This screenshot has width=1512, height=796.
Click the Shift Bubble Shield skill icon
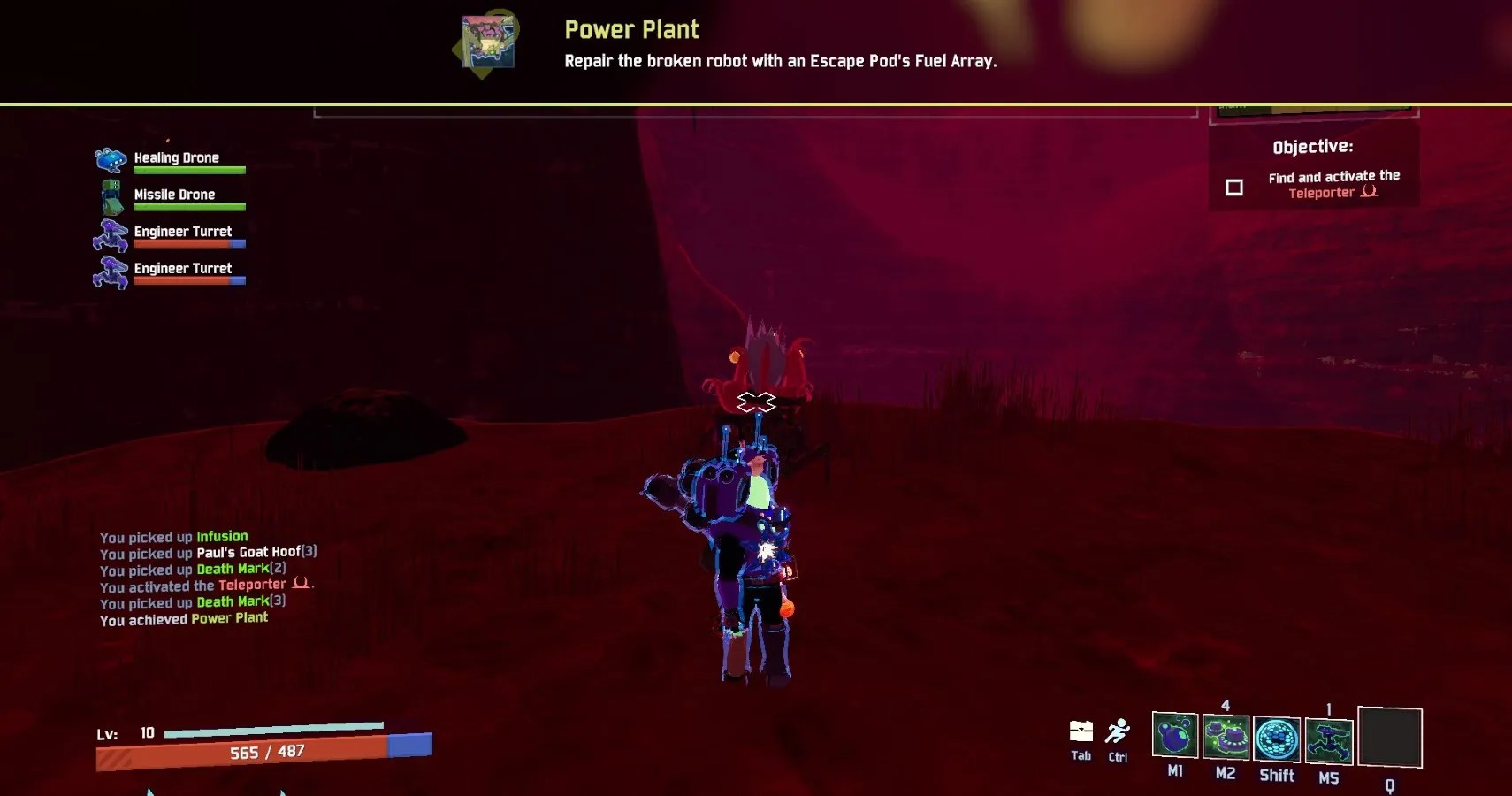1278,739
